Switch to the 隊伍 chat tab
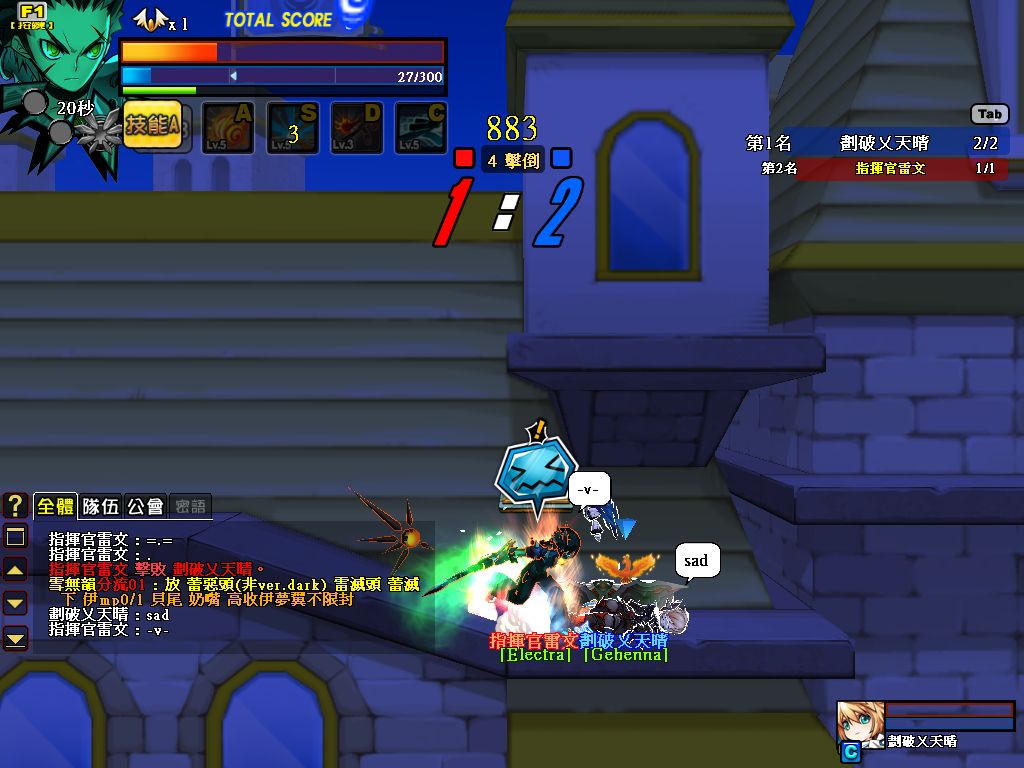 [x=100, y=506]
